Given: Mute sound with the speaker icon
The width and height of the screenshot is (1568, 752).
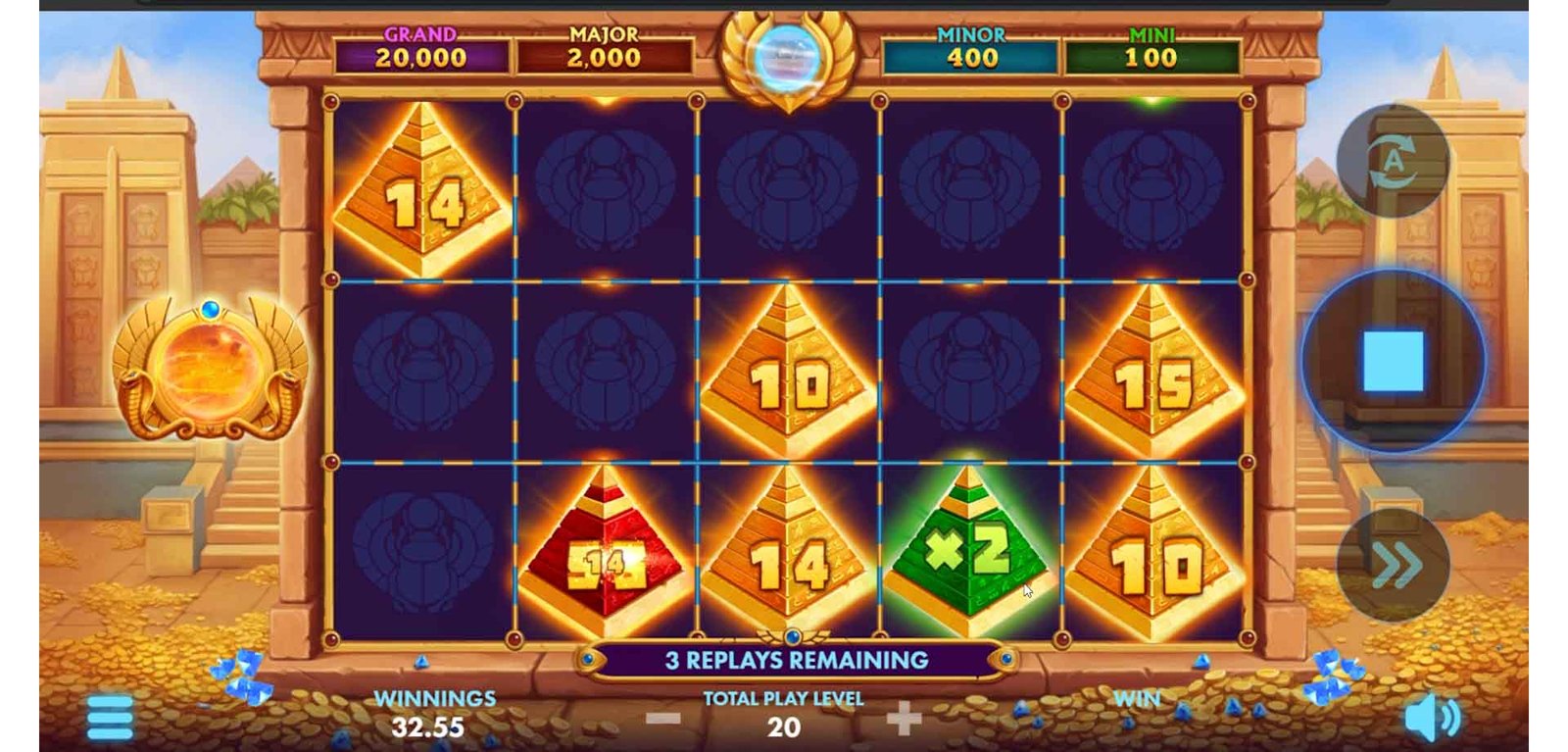Looking at the screenshot, I should [1431, 719].
